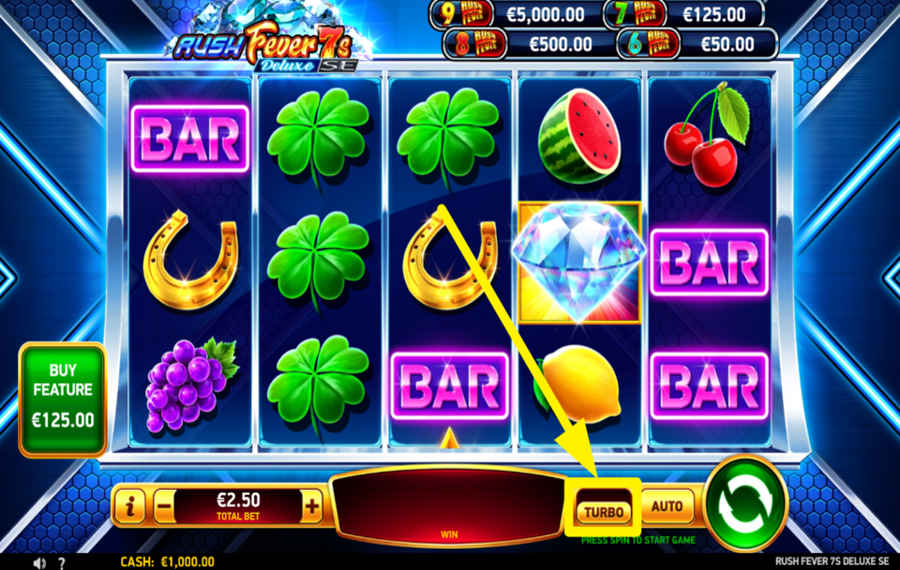
Task: Increase total bet with the plus button
Action: [312, 507]
